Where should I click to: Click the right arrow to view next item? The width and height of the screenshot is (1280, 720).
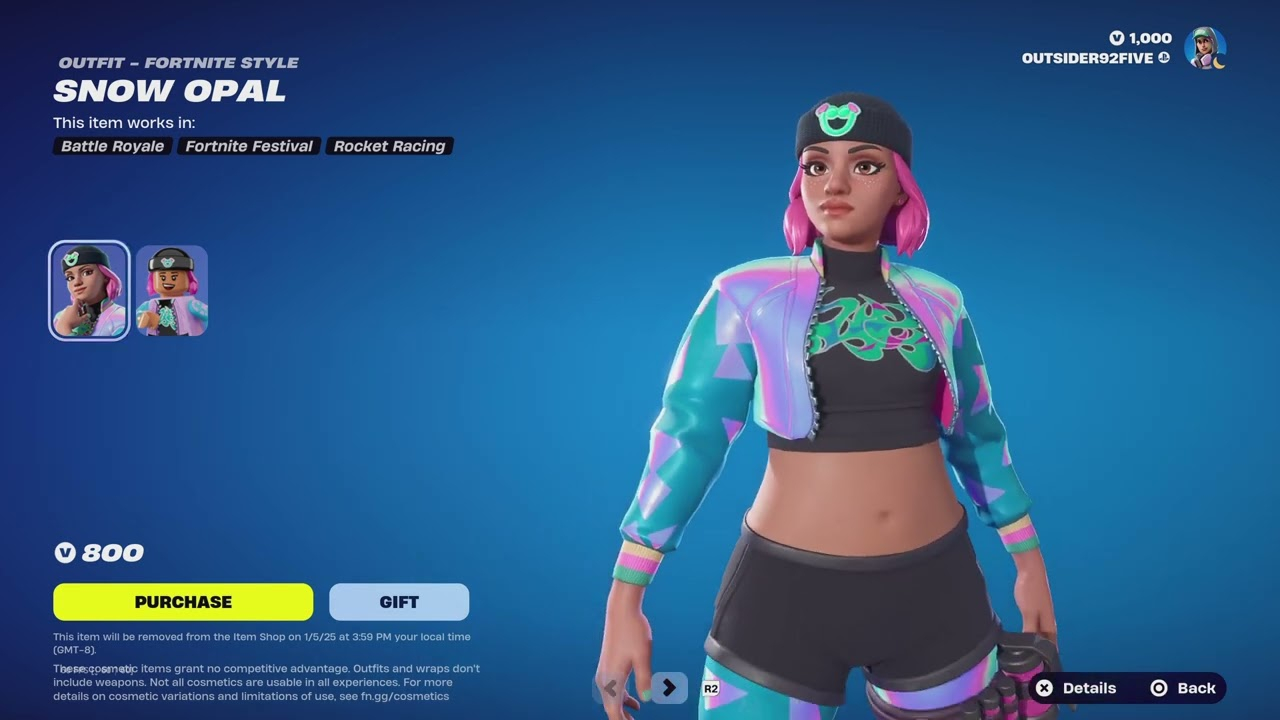tap(668, 688)
